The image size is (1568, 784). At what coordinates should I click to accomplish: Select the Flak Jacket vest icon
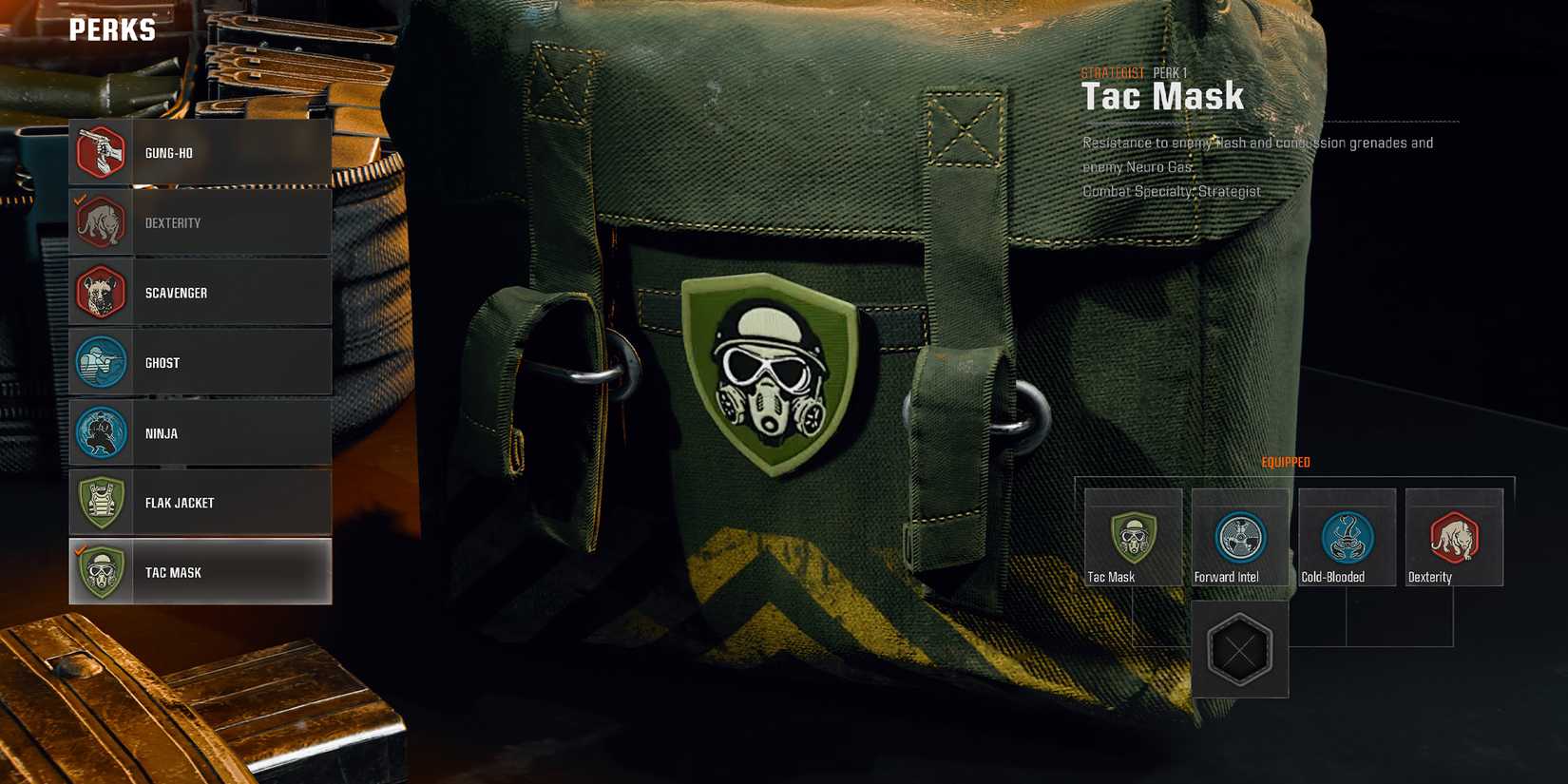101,502
